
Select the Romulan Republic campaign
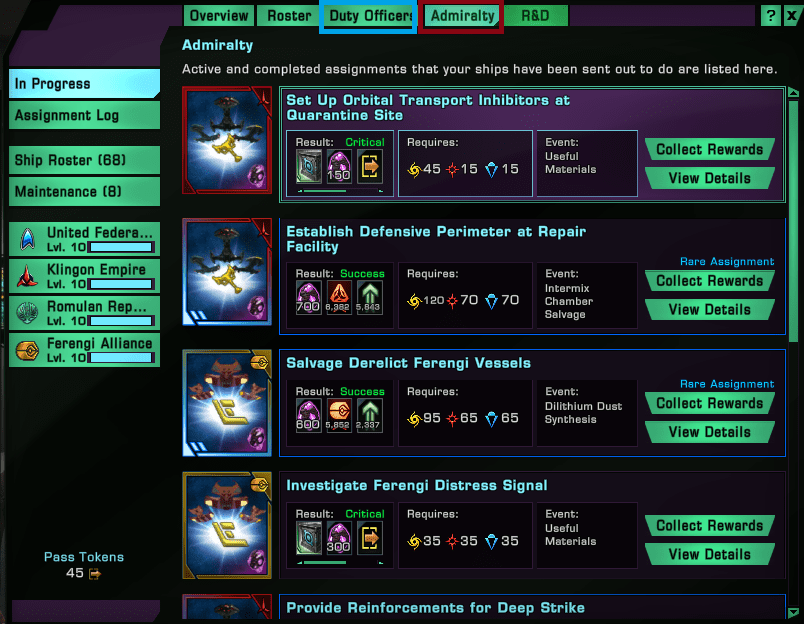(84, 312)
